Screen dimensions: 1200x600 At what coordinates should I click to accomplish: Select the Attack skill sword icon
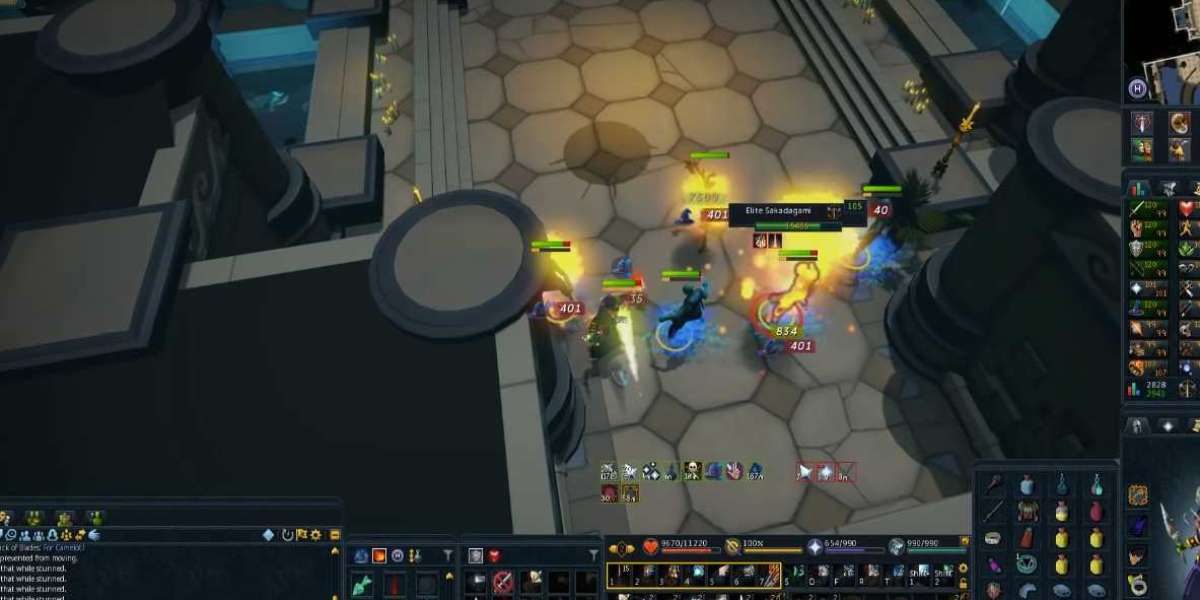pyautogui.click(x=1137, y=209)
